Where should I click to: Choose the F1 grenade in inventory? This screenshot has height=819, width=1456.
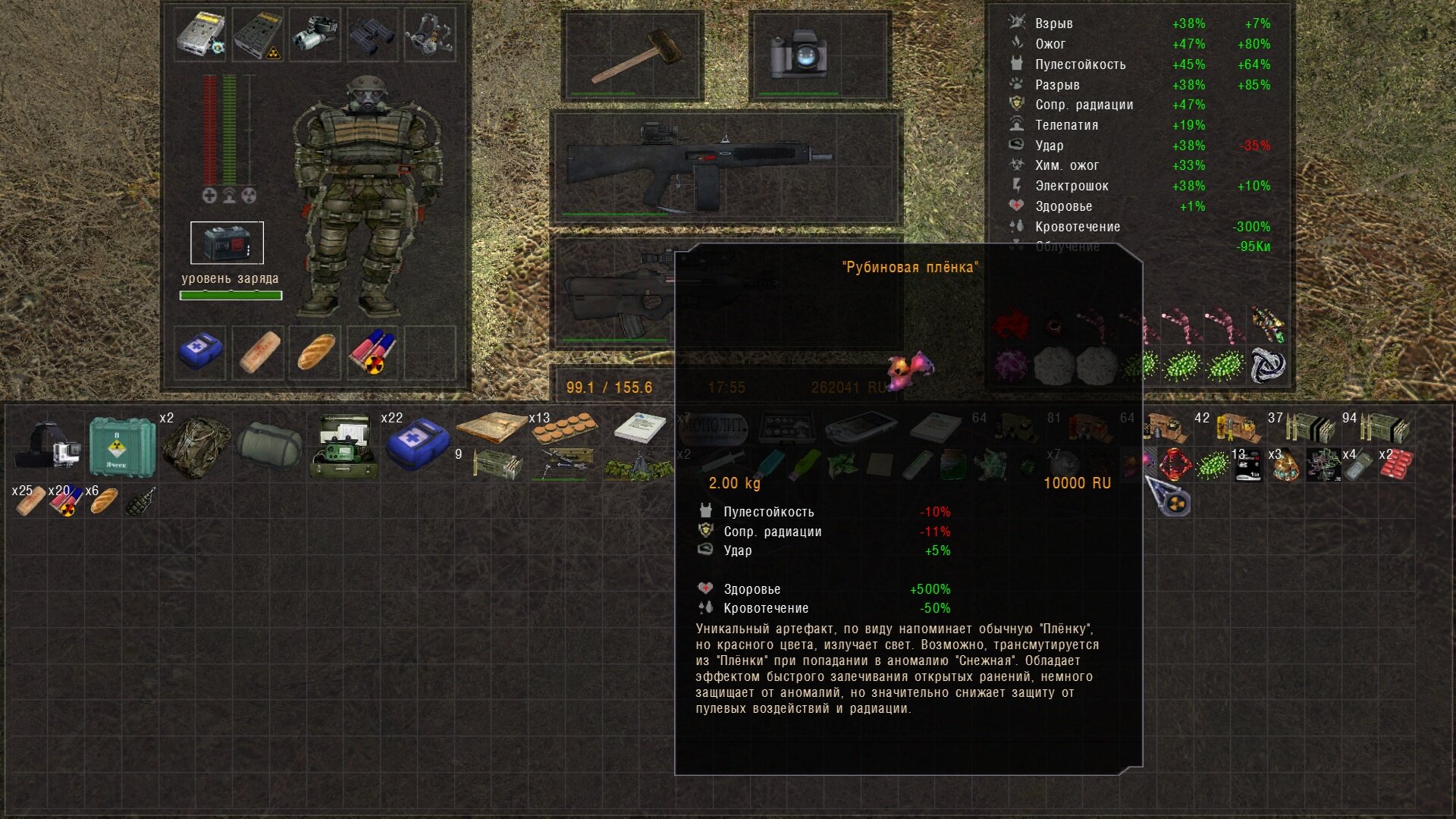coord(140,501)
